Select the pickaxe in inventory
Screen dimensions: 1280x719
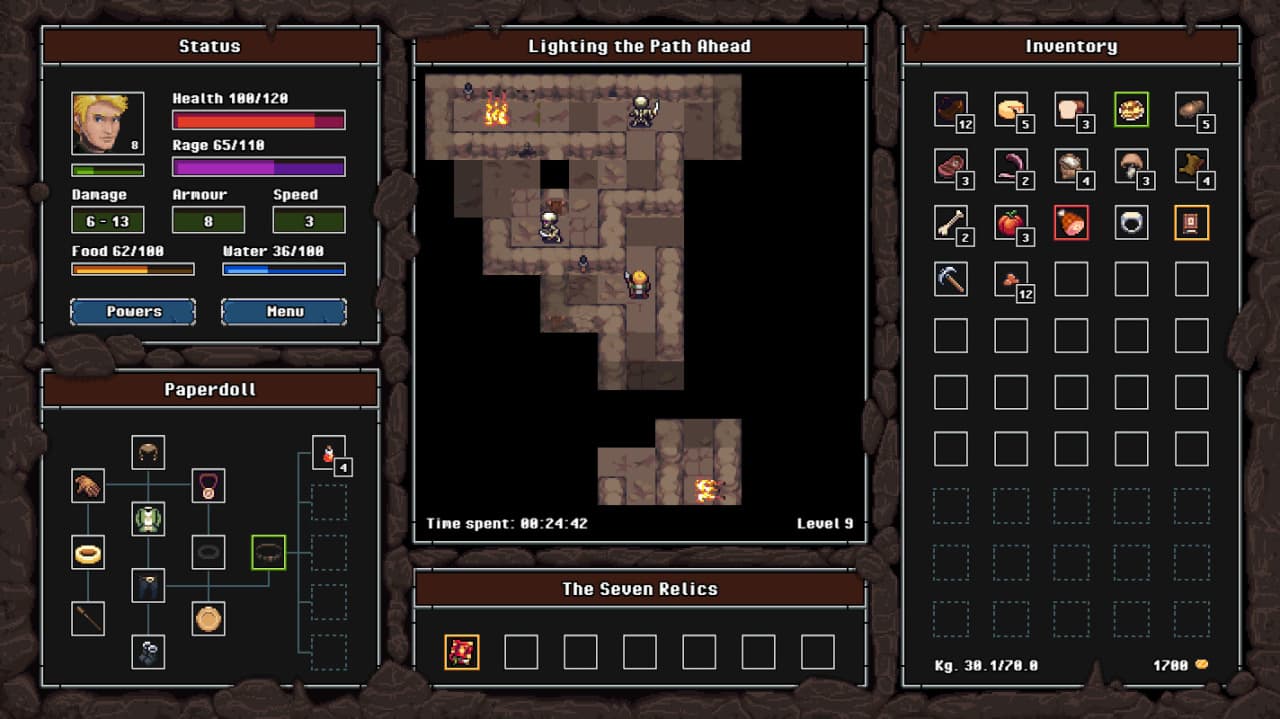click(x=951, y=279)
